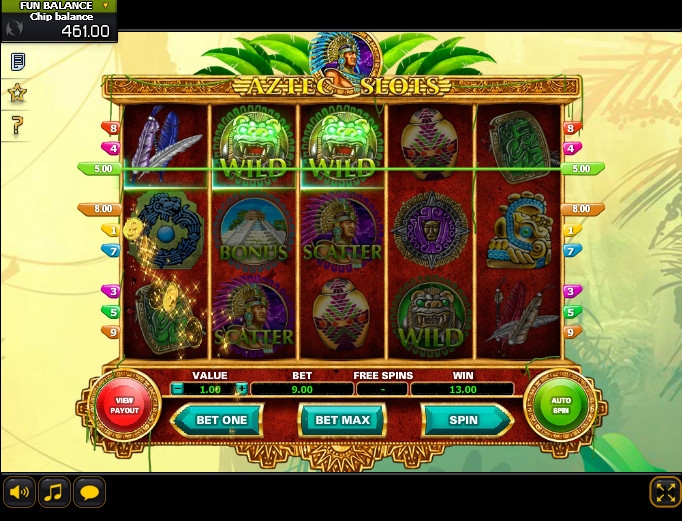
Task: Activate the green AUTO SPIN button
Action: click(559, 405)
